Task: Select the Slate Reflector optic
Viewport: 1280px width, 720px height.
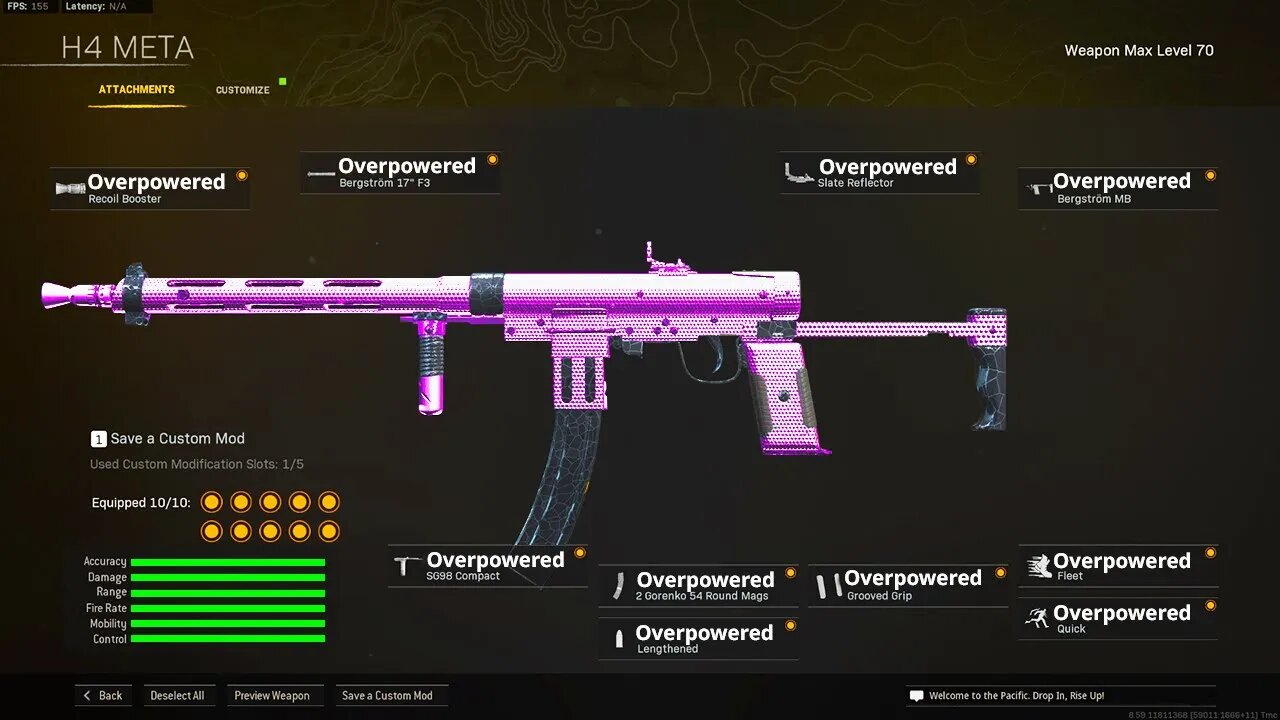Action: pos(878,172)
